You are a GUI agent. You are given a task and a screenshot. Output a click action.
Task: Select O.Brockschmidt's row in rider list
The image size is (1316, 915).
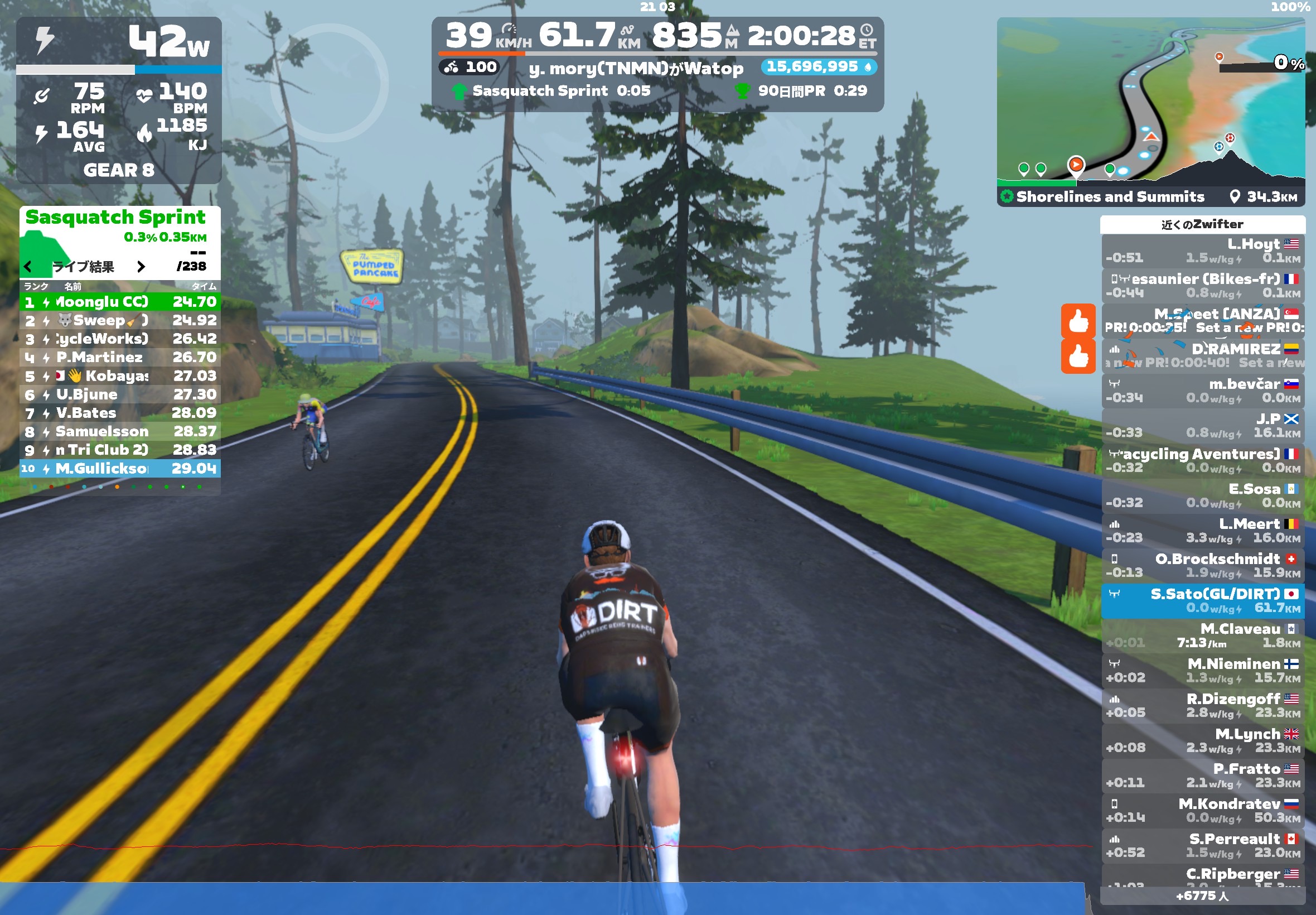1202,565
